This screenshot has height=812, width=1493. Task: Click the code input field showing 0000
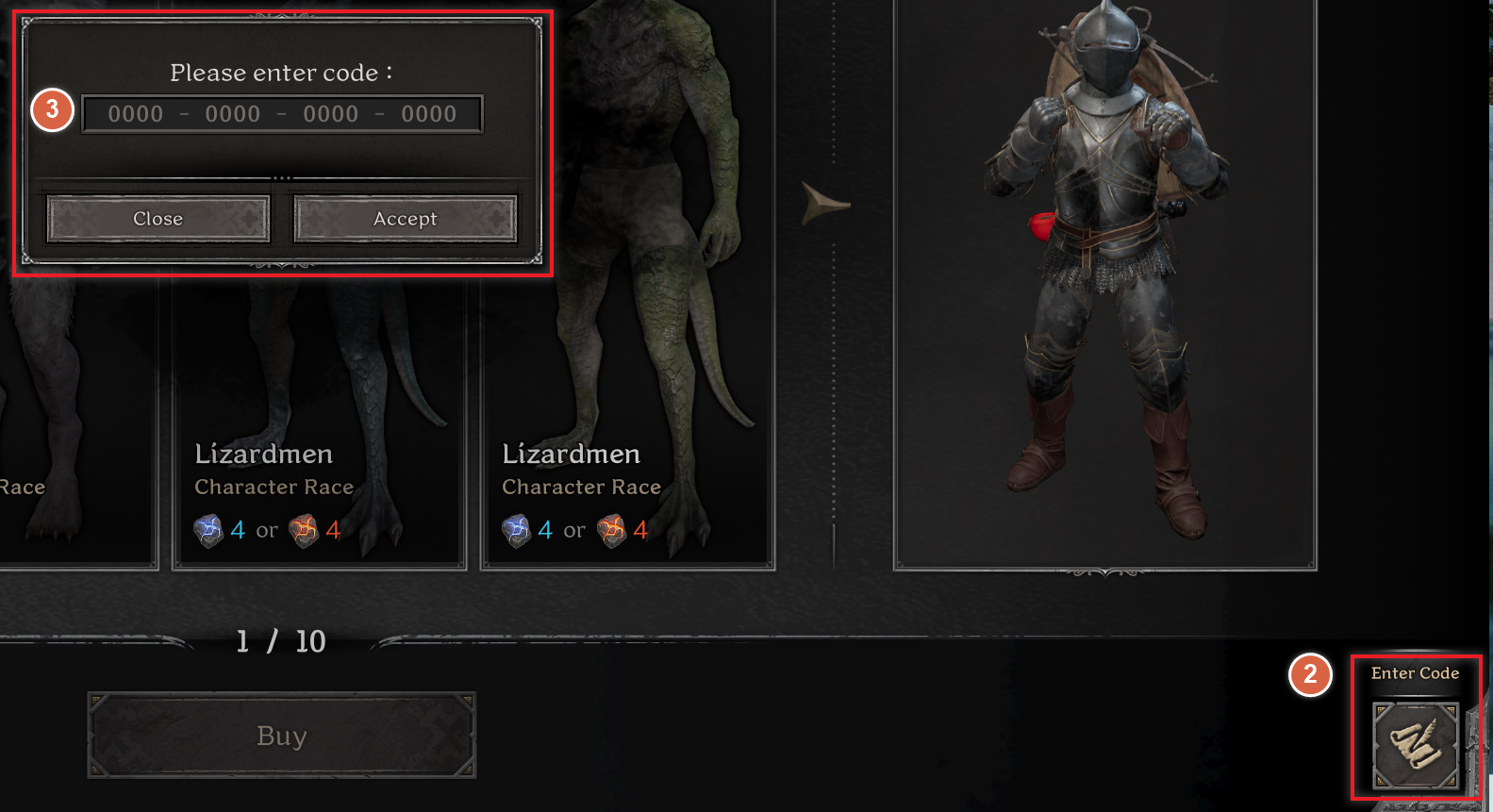click(x=281, y=113)
